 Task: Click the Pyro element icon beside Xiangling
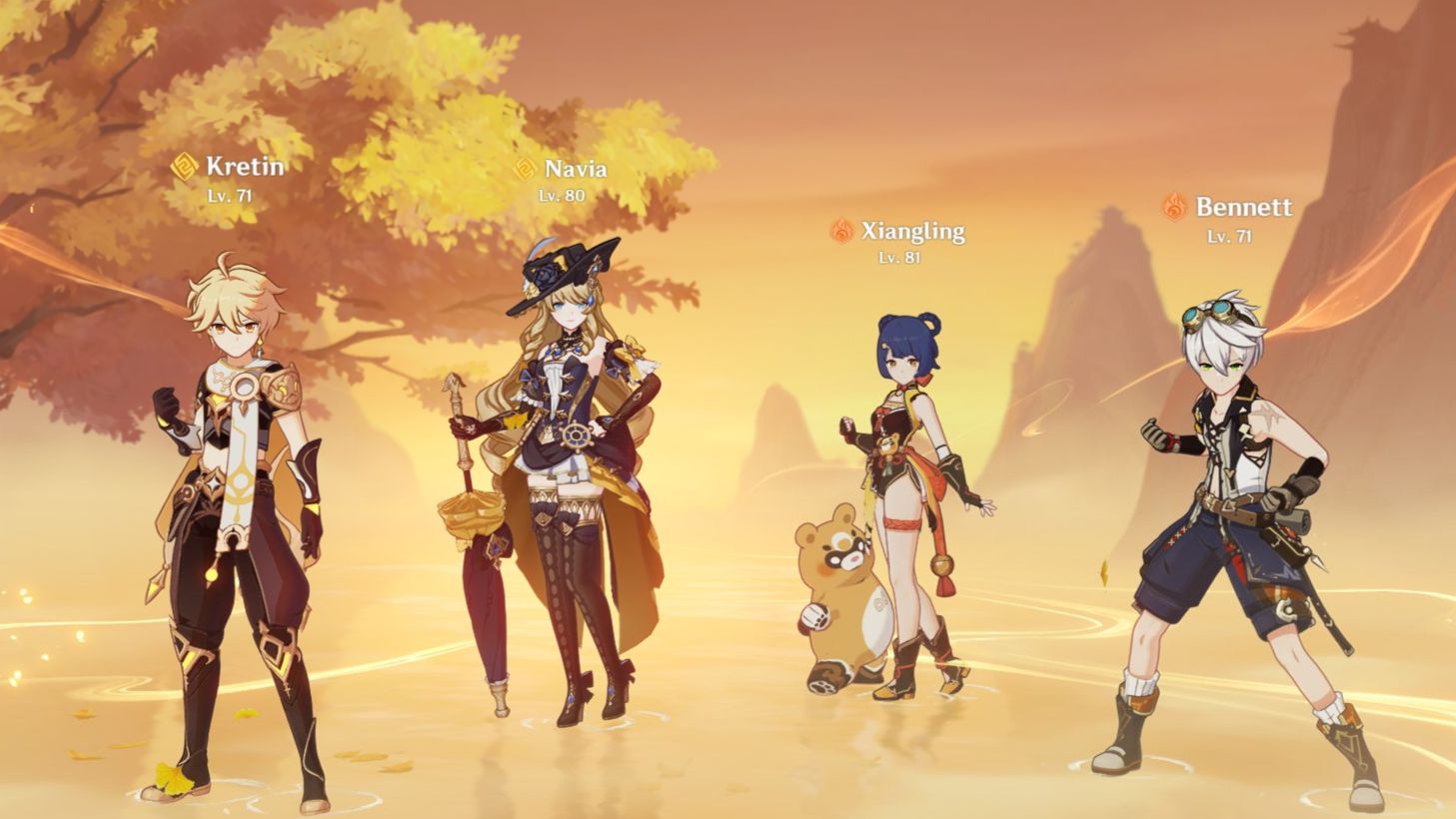[x=839, y=230]
